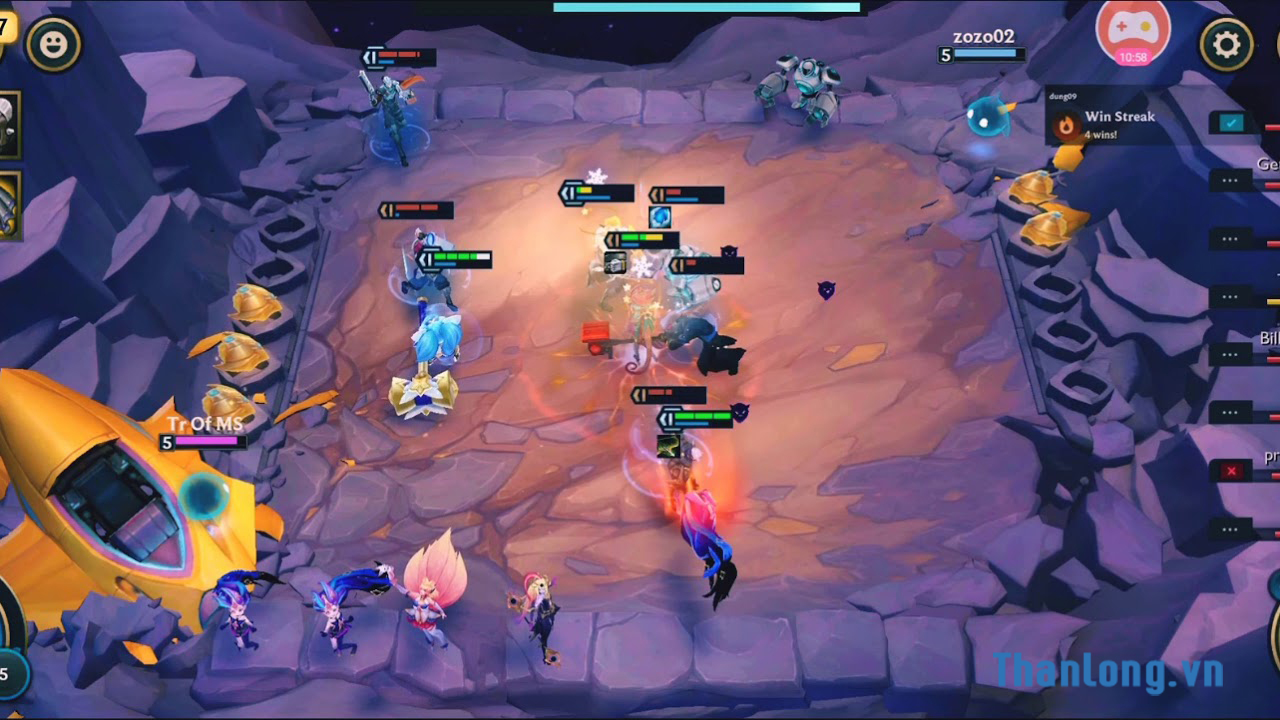Open the settings gear menu
1280x720 pixels.
tap(1226, 44)
